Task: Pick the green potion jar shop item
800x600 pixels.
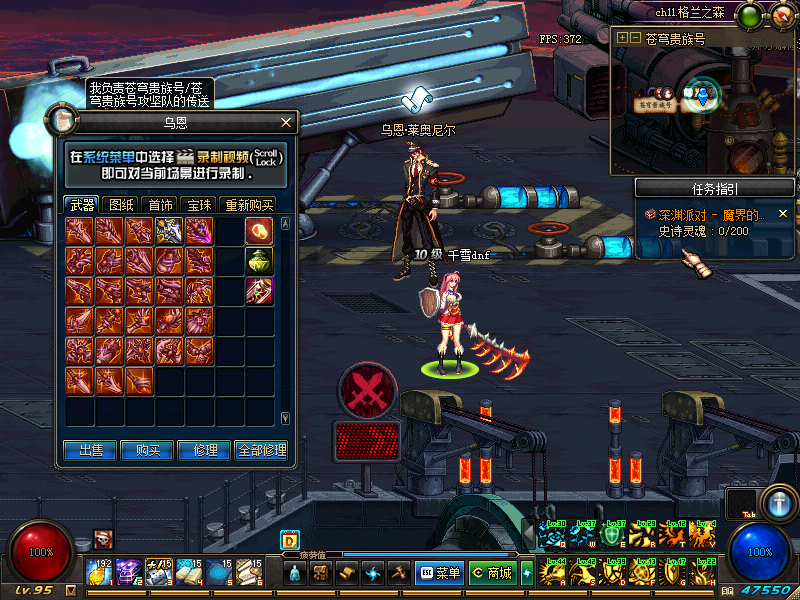Action: pyautogui.click(x=259, y=261)
